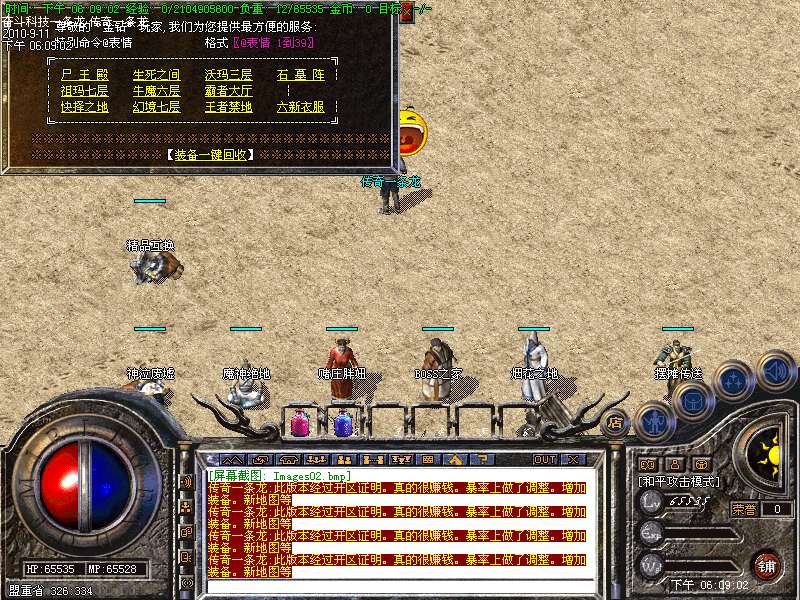Select 祖玛七层 from the list

pyautogui.click(x=84, y=91)
